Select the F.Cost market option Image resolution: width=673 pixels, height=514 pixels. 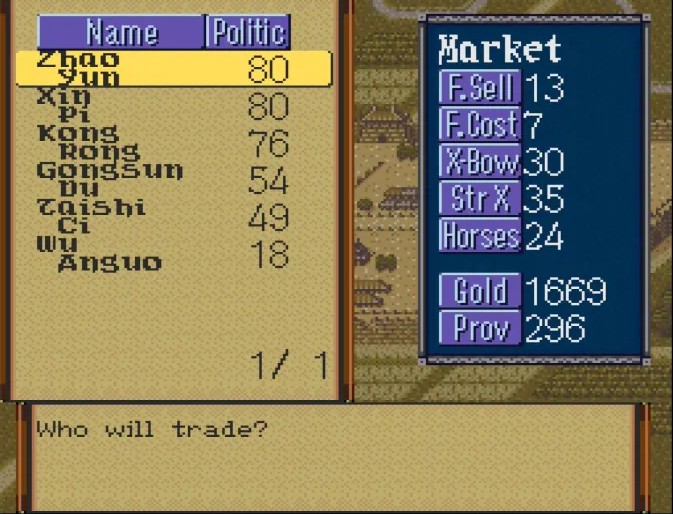(x=480, y=125)
